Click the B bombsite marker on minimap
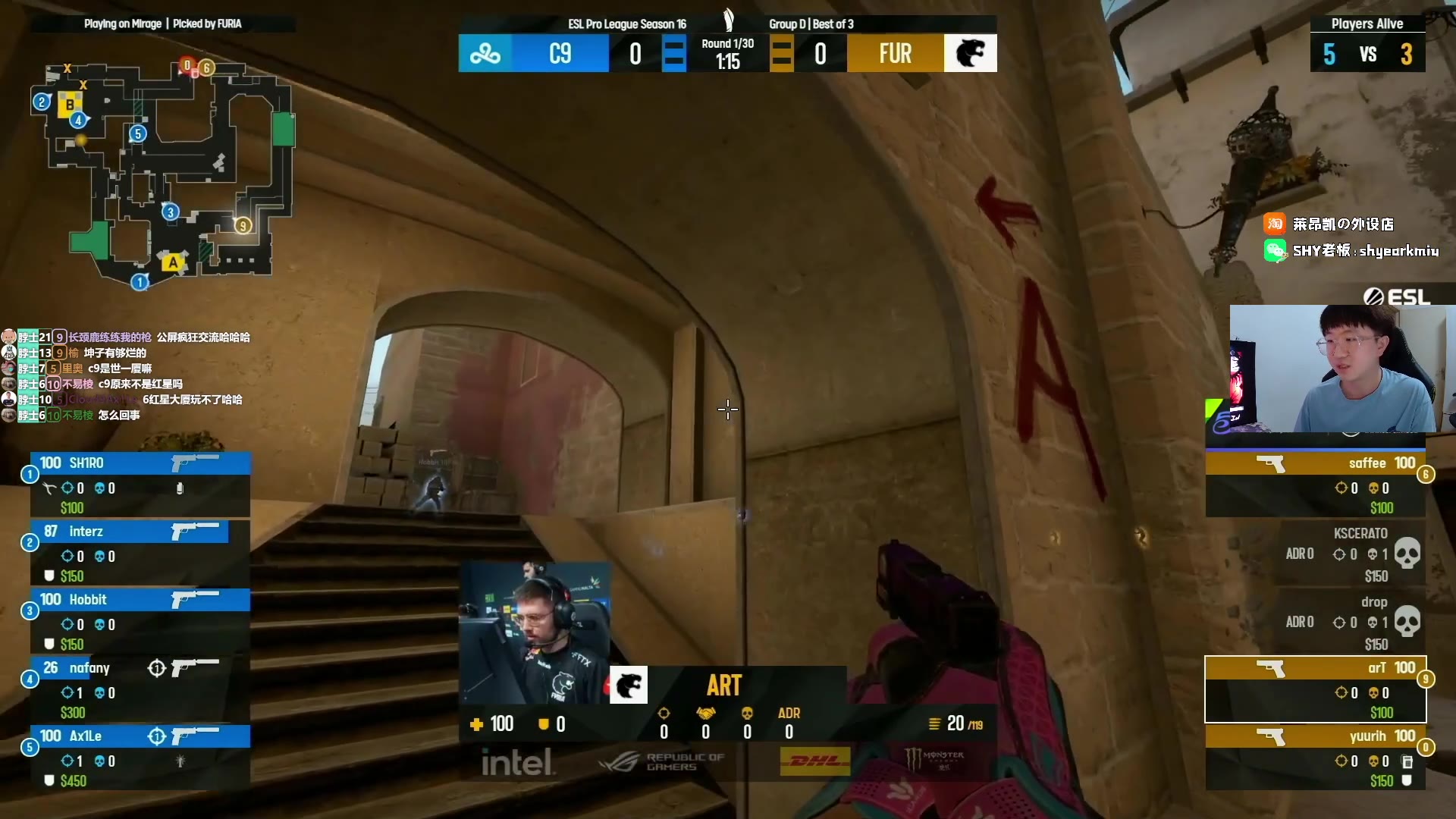This screenshot has height=819, width=1456. pyautogui.click(x=70, y=105)
